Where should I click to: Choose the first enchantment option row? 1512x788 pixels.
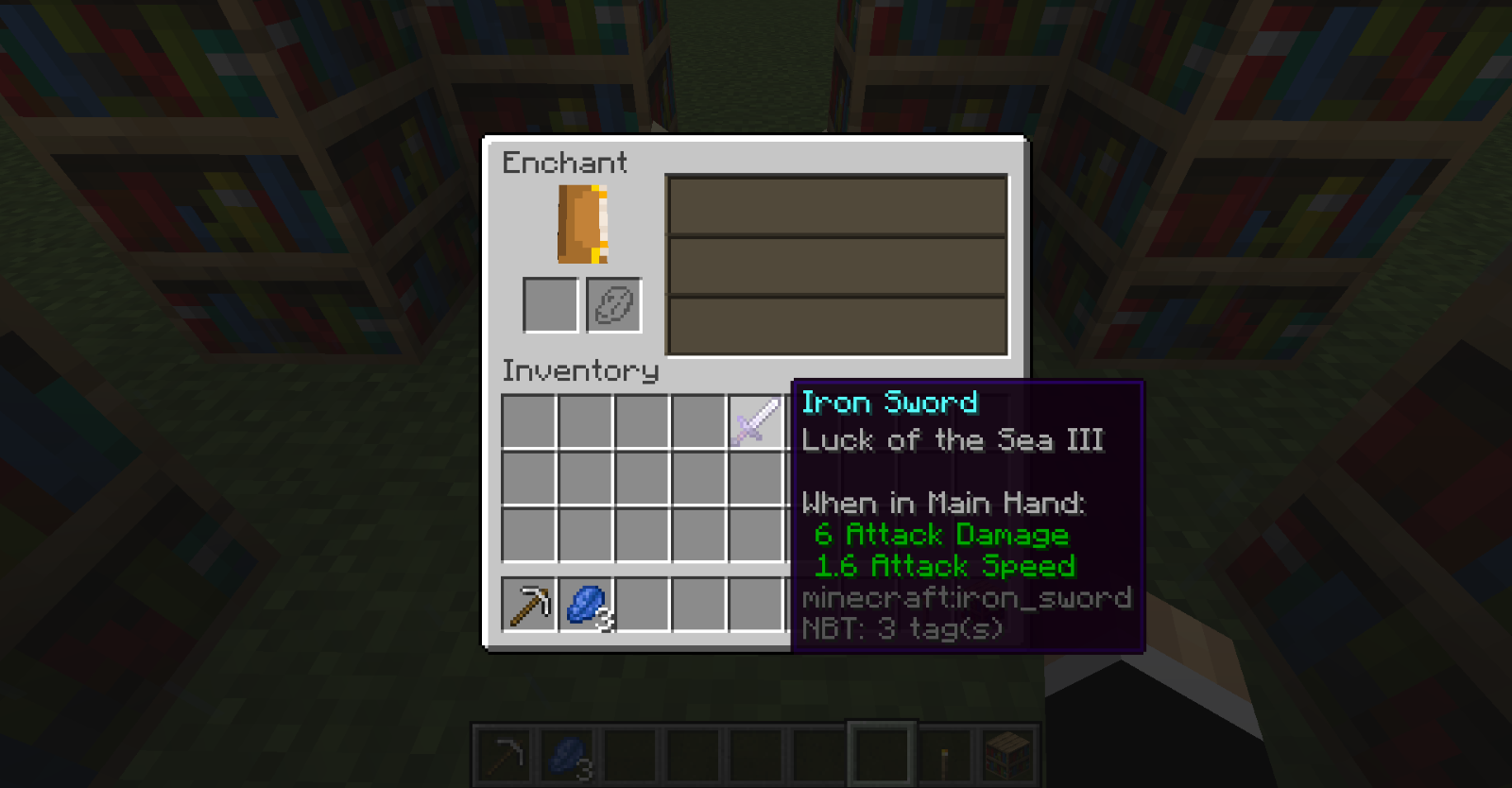pyautogui.click(x=835, y=207)
